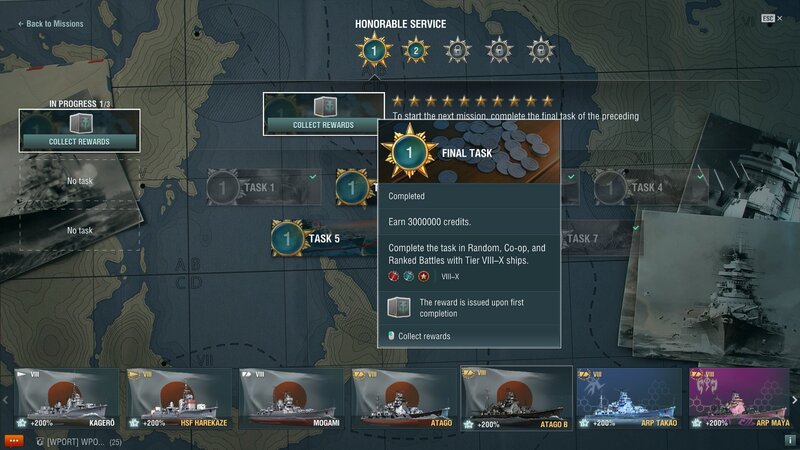Choose the Kagero ship card
The width and height of the screenshot is (800, 450).
[65, 398]
